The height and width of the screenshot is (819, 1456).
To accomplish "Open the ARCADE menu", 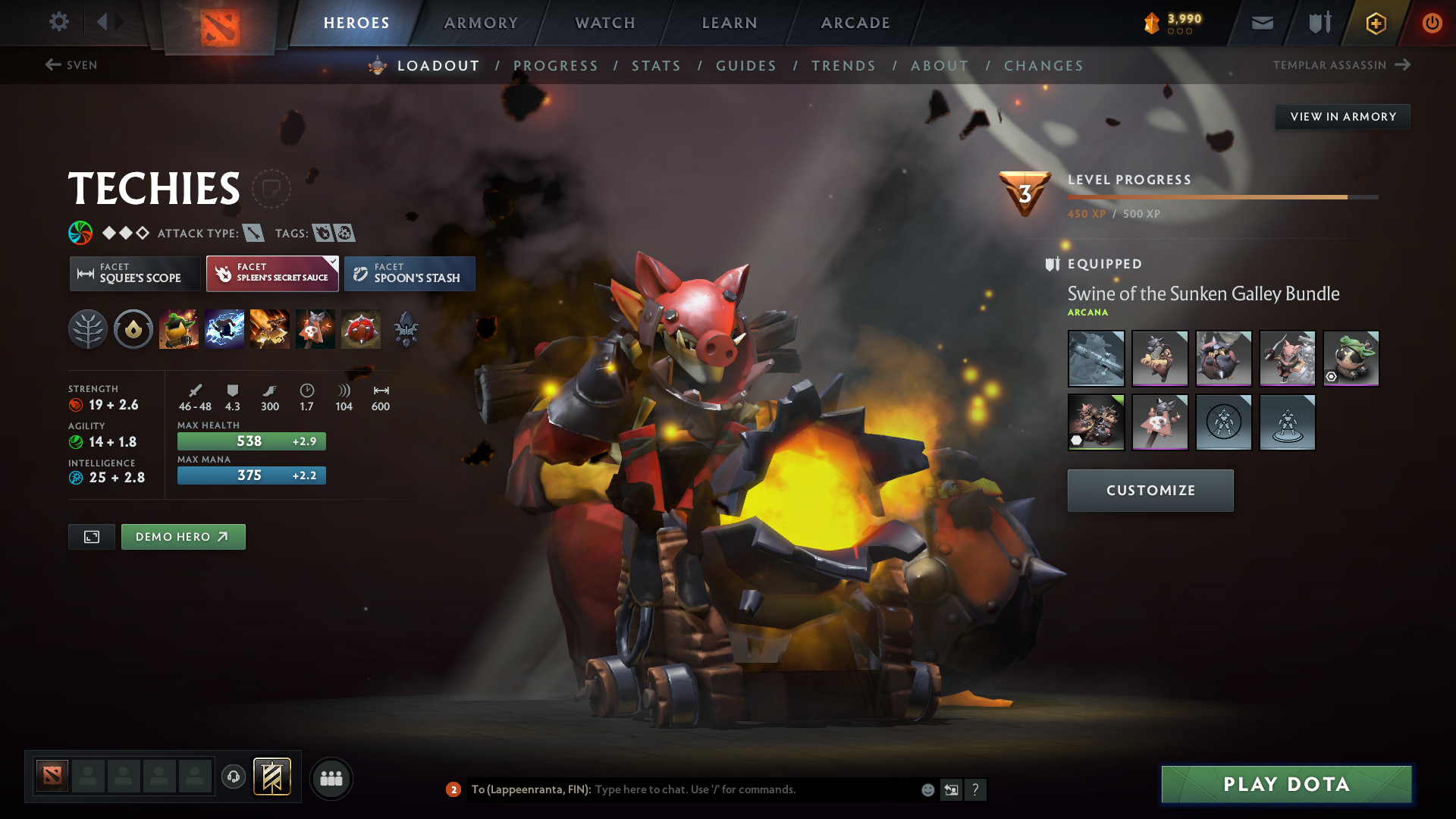I will tap(855, 22).
